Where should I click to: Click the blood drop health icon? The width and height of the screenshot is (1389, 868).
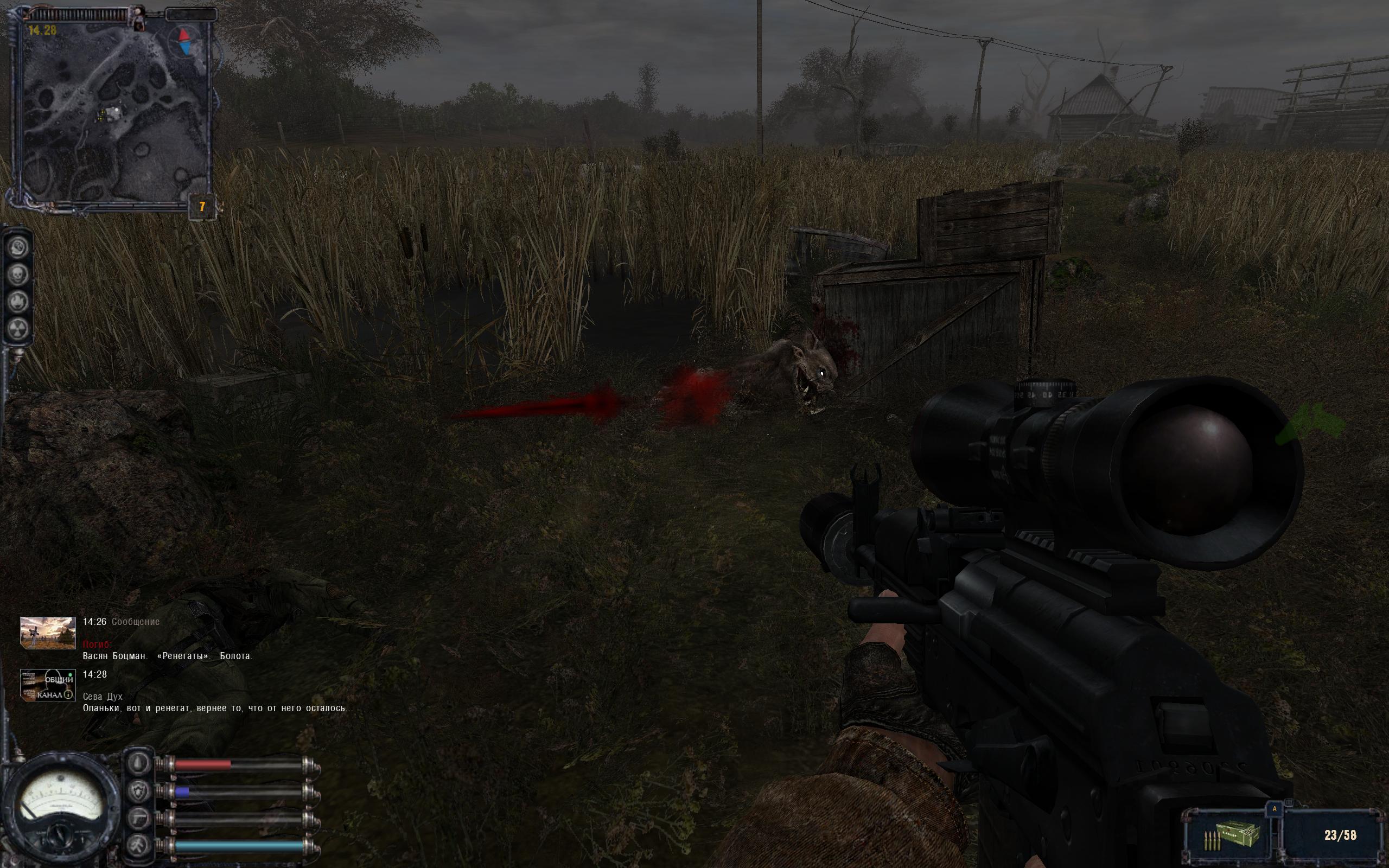coord(138,763)
